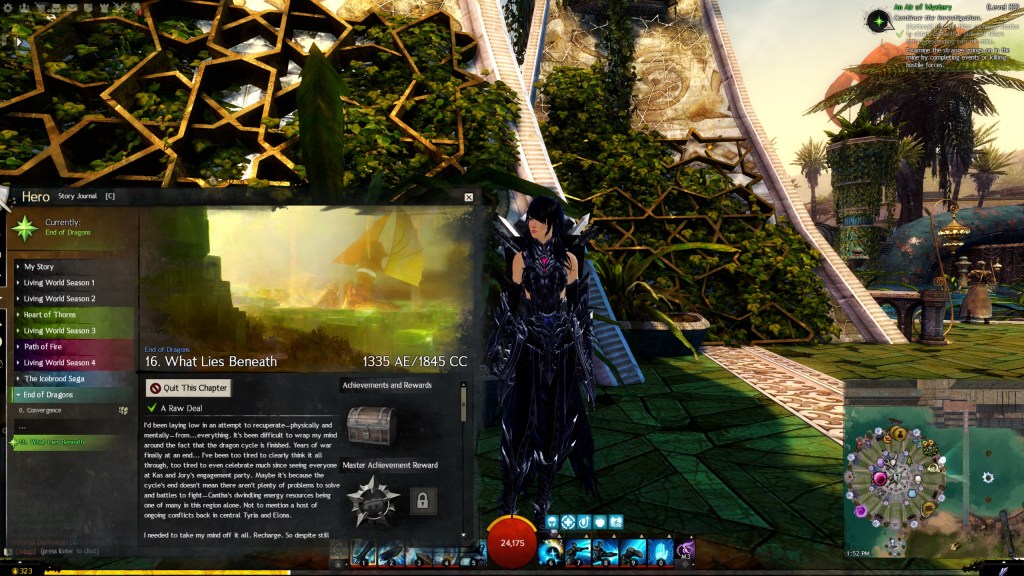Select chapter 16 What Lies Beneath in list
The width and height of the screenshot is (1024, 576).
55,442
